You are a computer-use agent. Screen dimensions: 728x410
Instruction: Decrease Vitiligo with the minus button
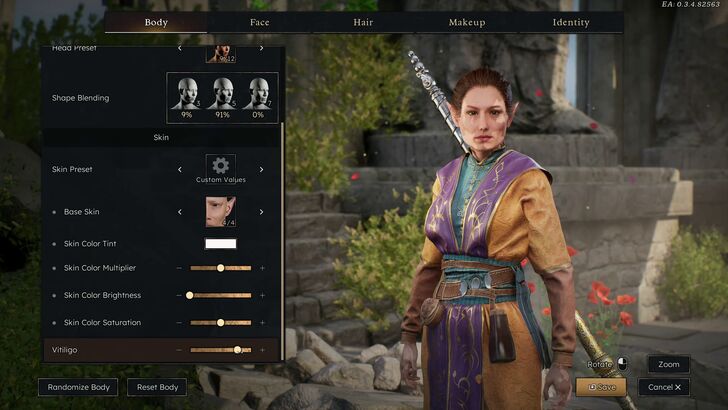(x=179, y=350)
